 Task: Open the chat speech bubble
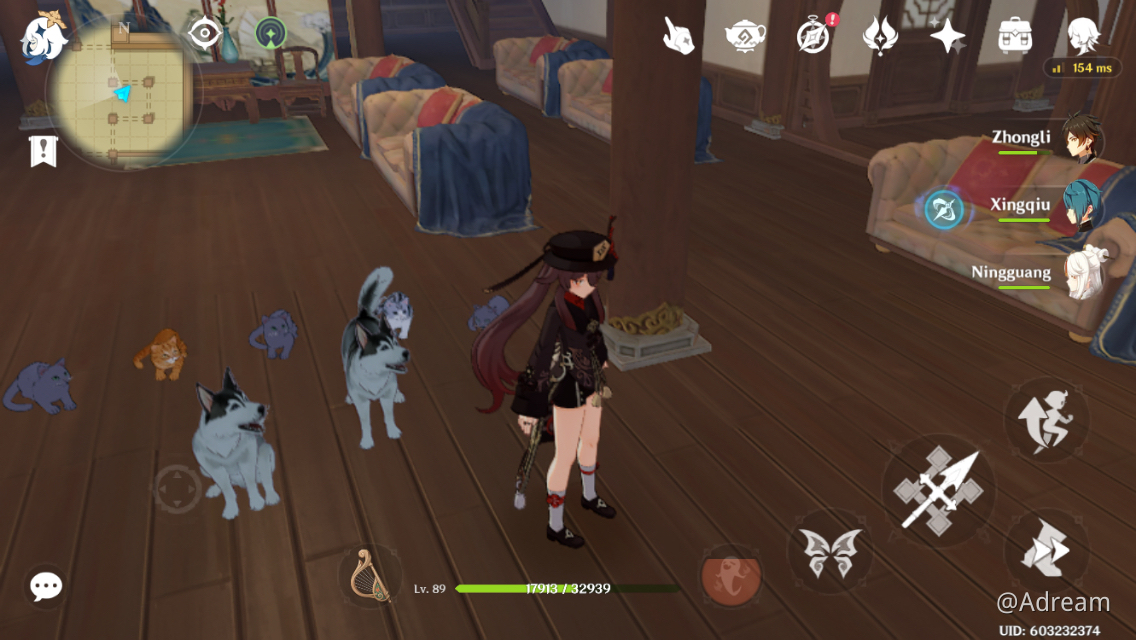(x=45, y=587)
